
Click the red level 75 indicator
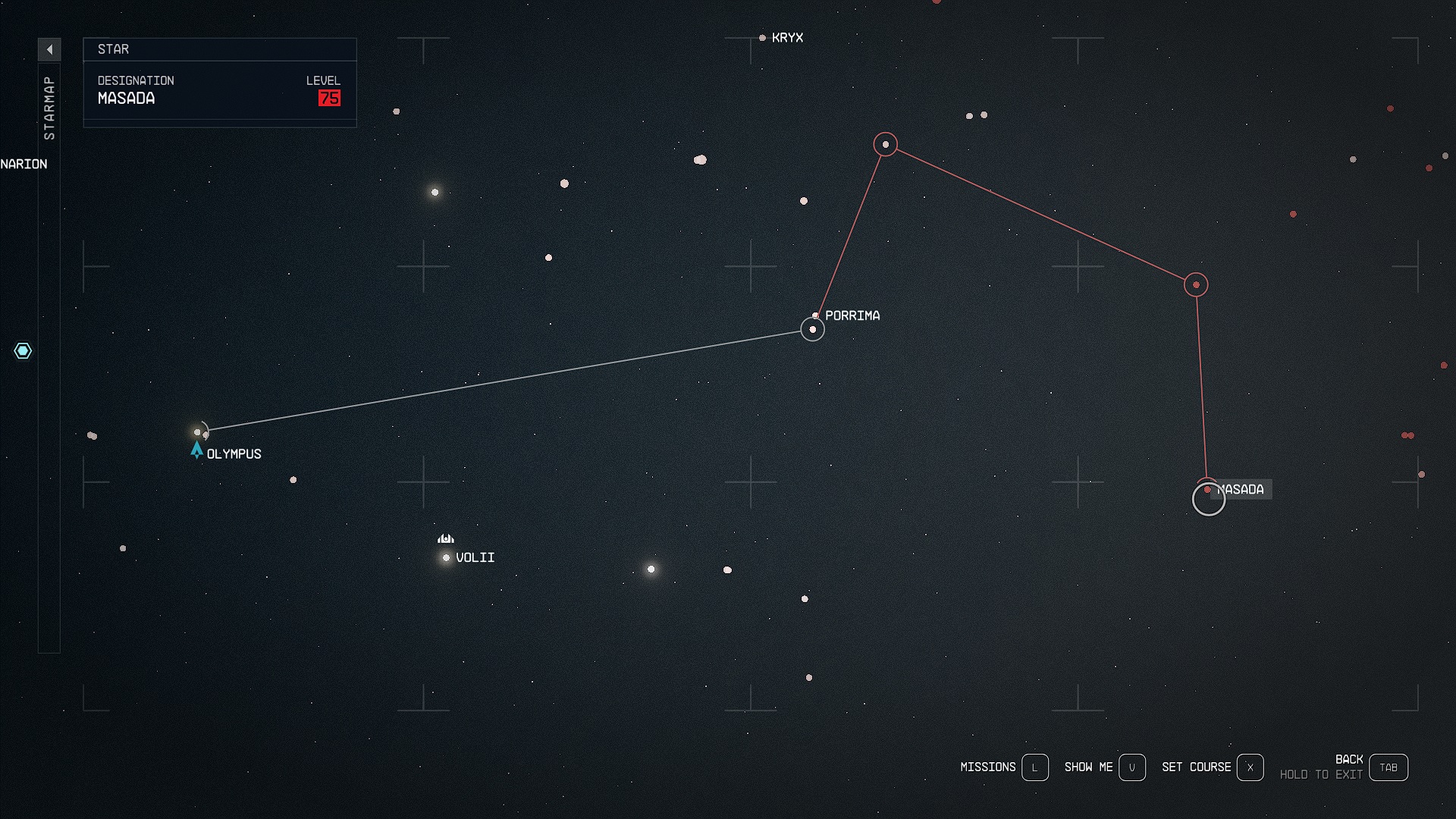click(x=330, y=98)
